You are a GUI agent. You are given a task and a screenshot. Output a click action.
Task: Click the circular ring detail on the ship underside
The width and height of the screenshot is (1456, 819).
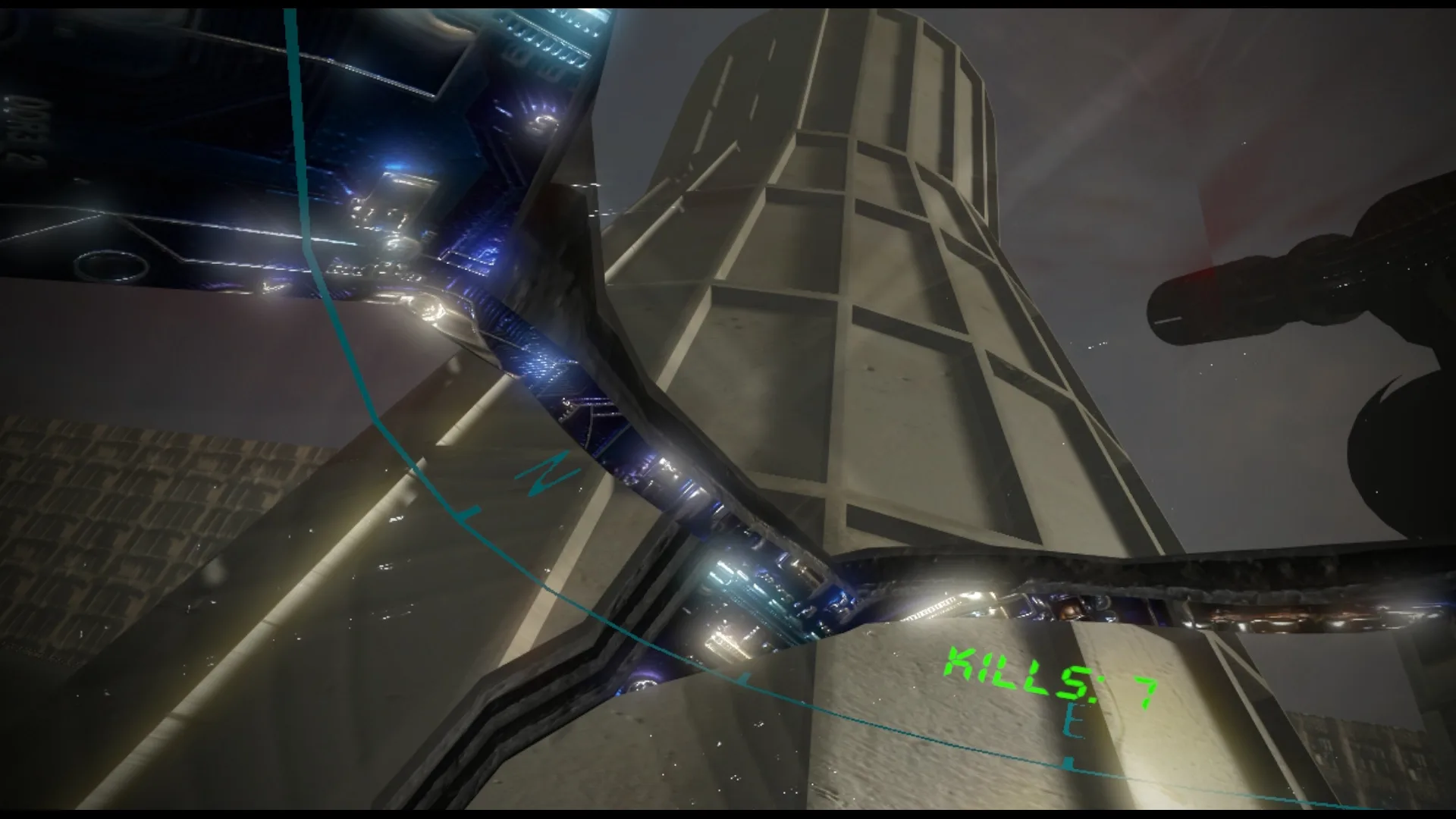(x=112, y=267)
